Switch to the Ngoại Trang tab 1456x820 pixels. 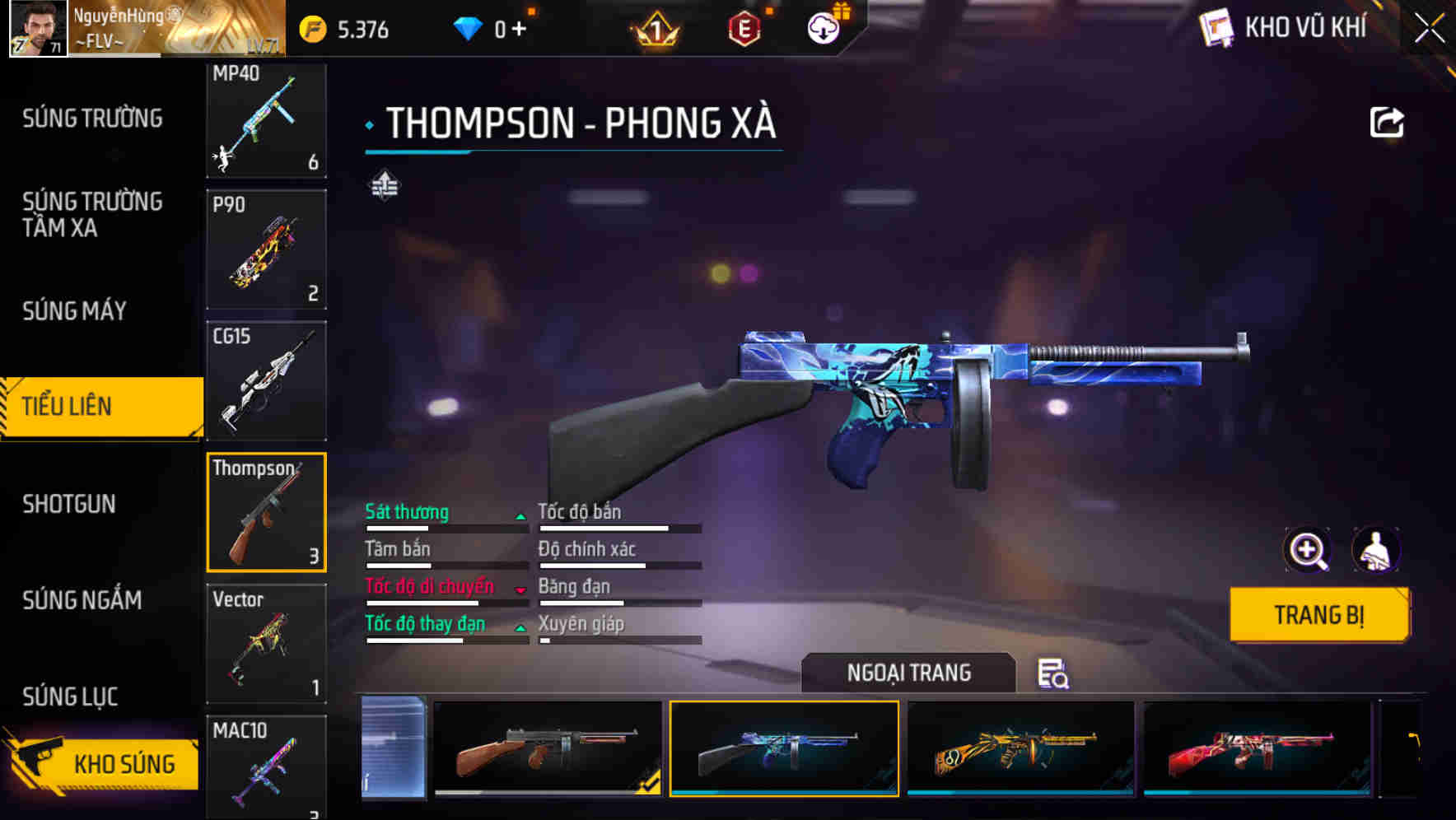(x=908, y=673)
